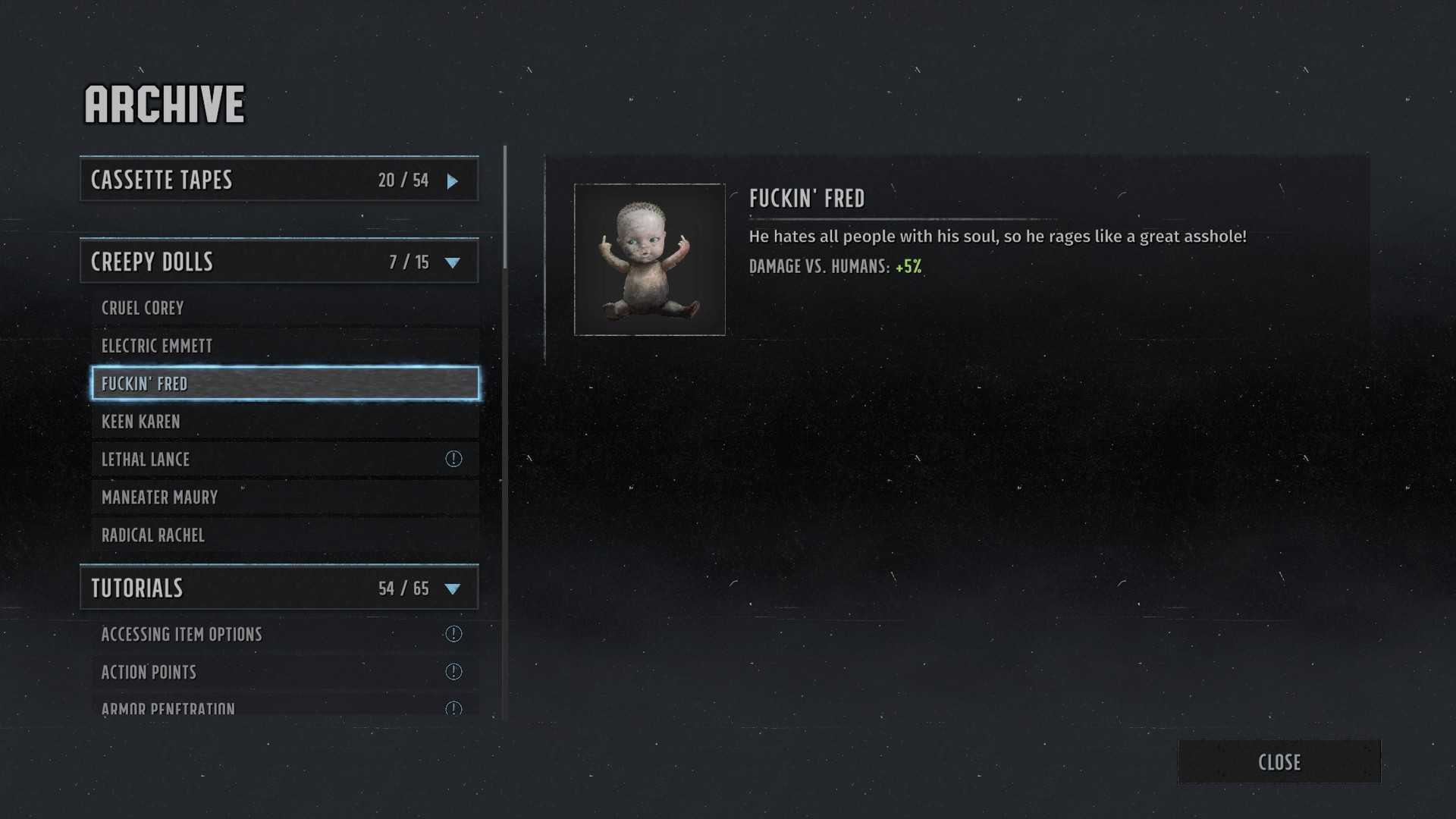Collapse the Creepy Dolls section

click(x=279, y=262)
